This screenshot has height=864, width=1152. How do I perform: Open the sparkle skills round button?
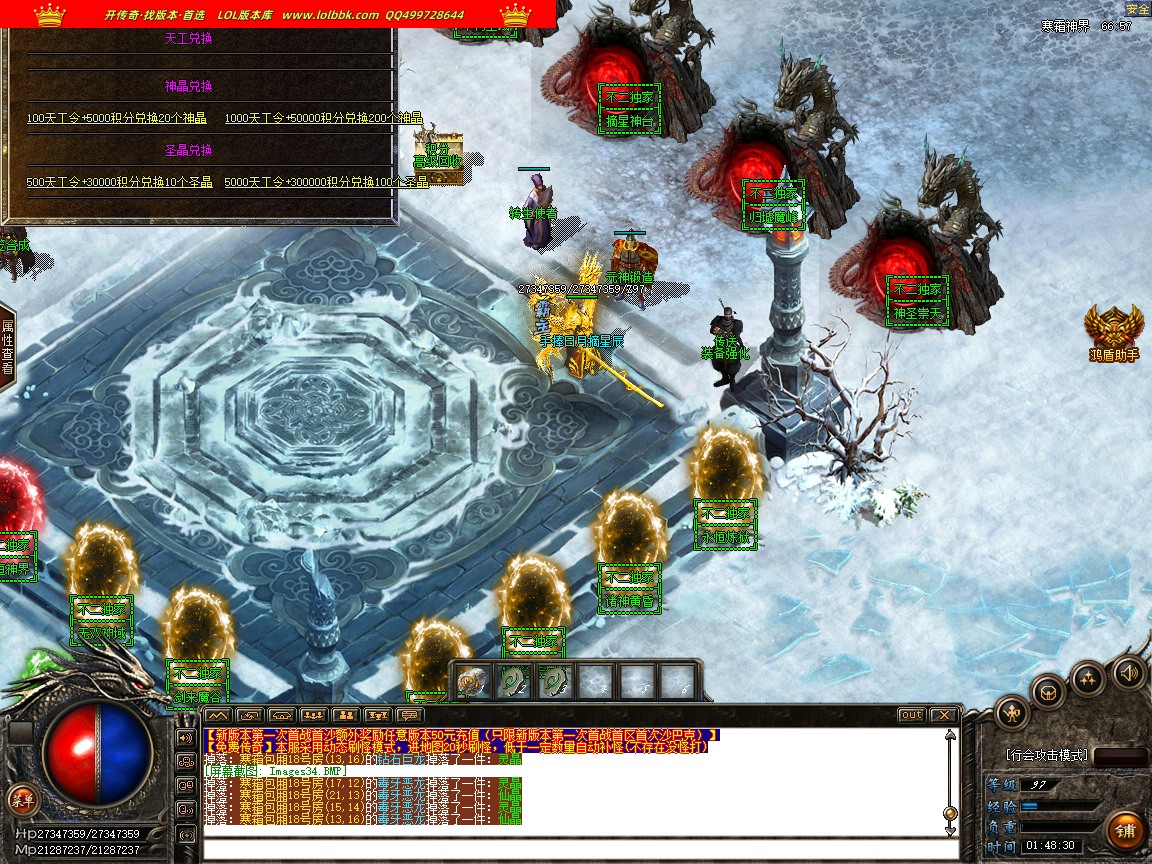tap(1088, 678)
